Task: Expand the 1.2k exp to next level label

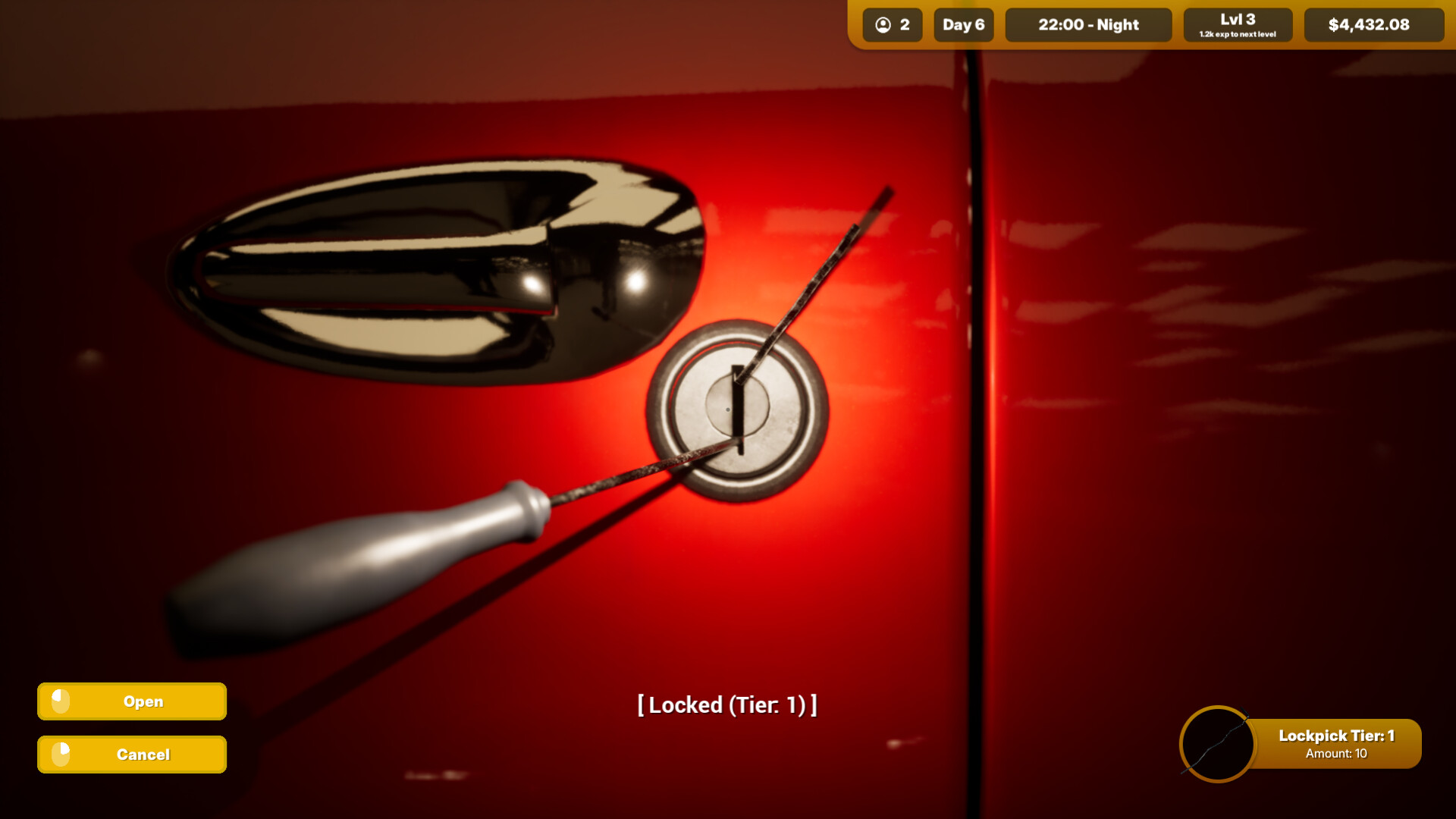Action: [x=1237, y=33]
